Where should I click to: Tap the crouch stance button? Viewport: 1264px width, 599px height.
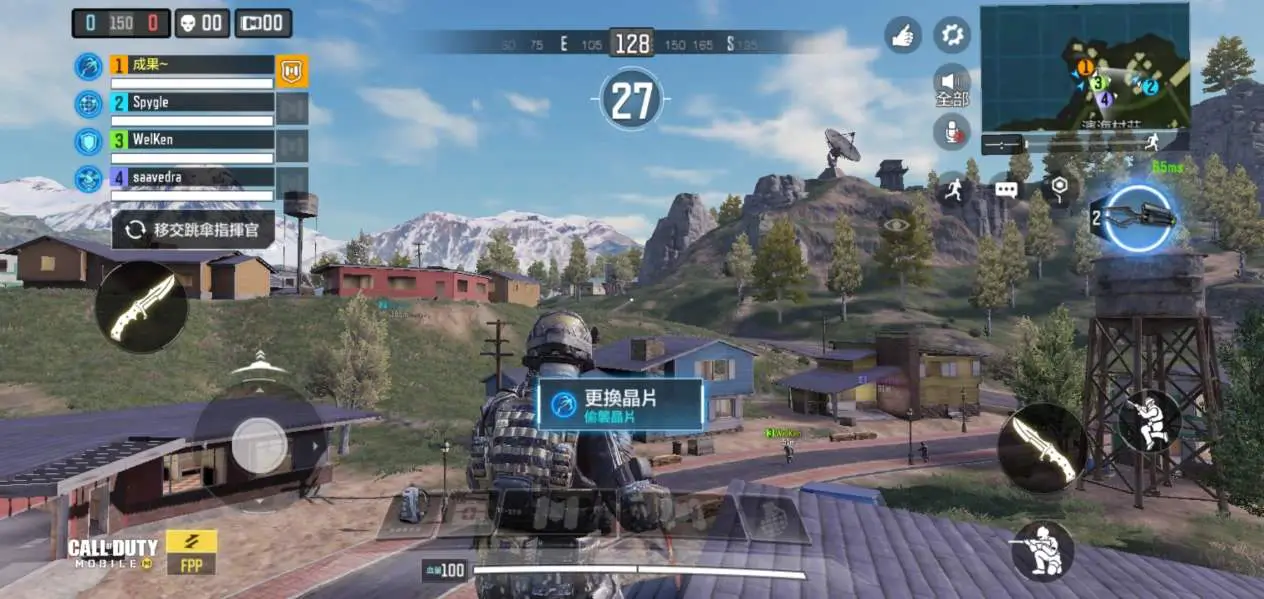click(x=1149, y=421)
